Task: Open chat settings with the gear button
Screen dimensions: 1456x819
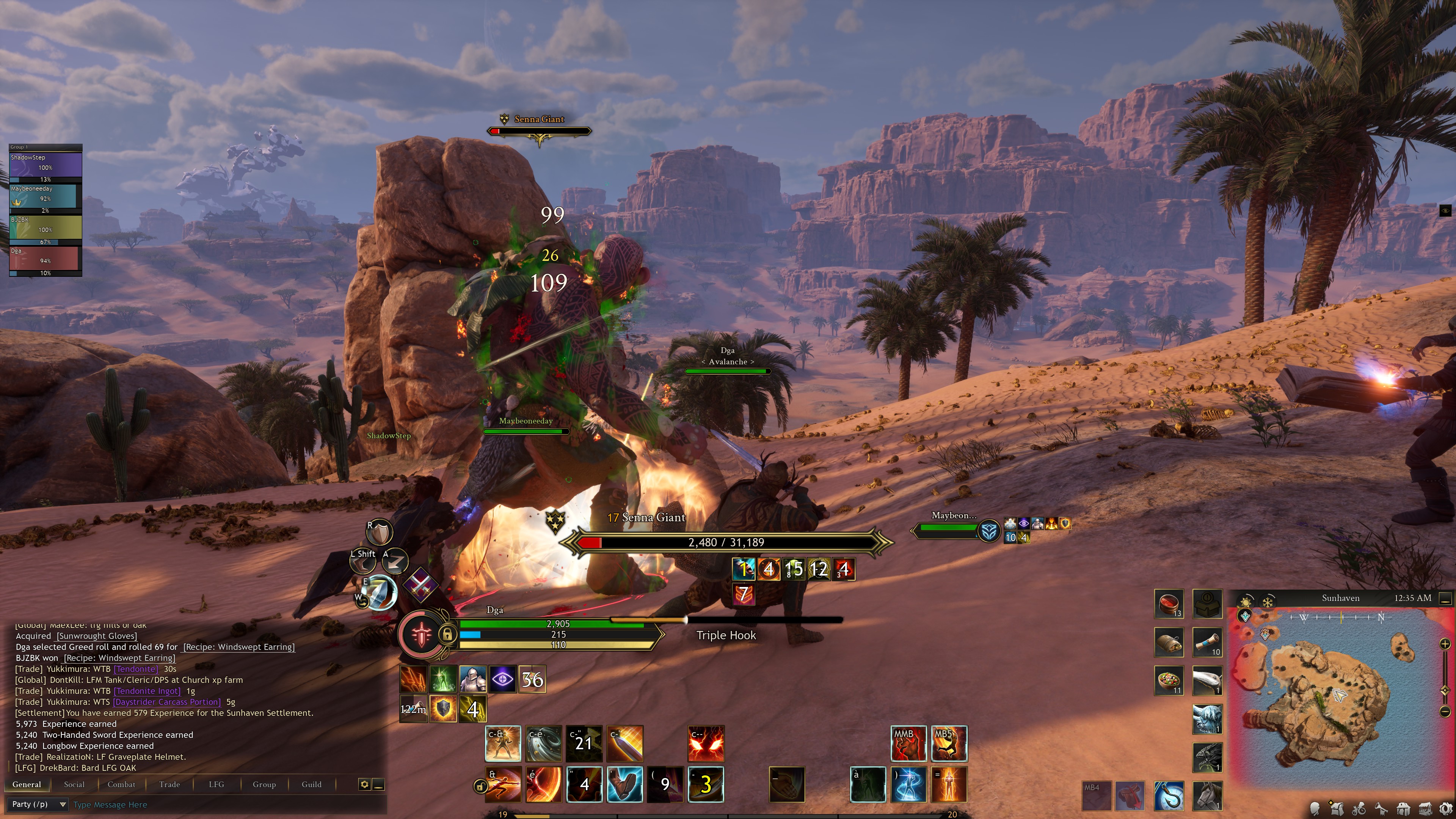Action: (364, 784)
